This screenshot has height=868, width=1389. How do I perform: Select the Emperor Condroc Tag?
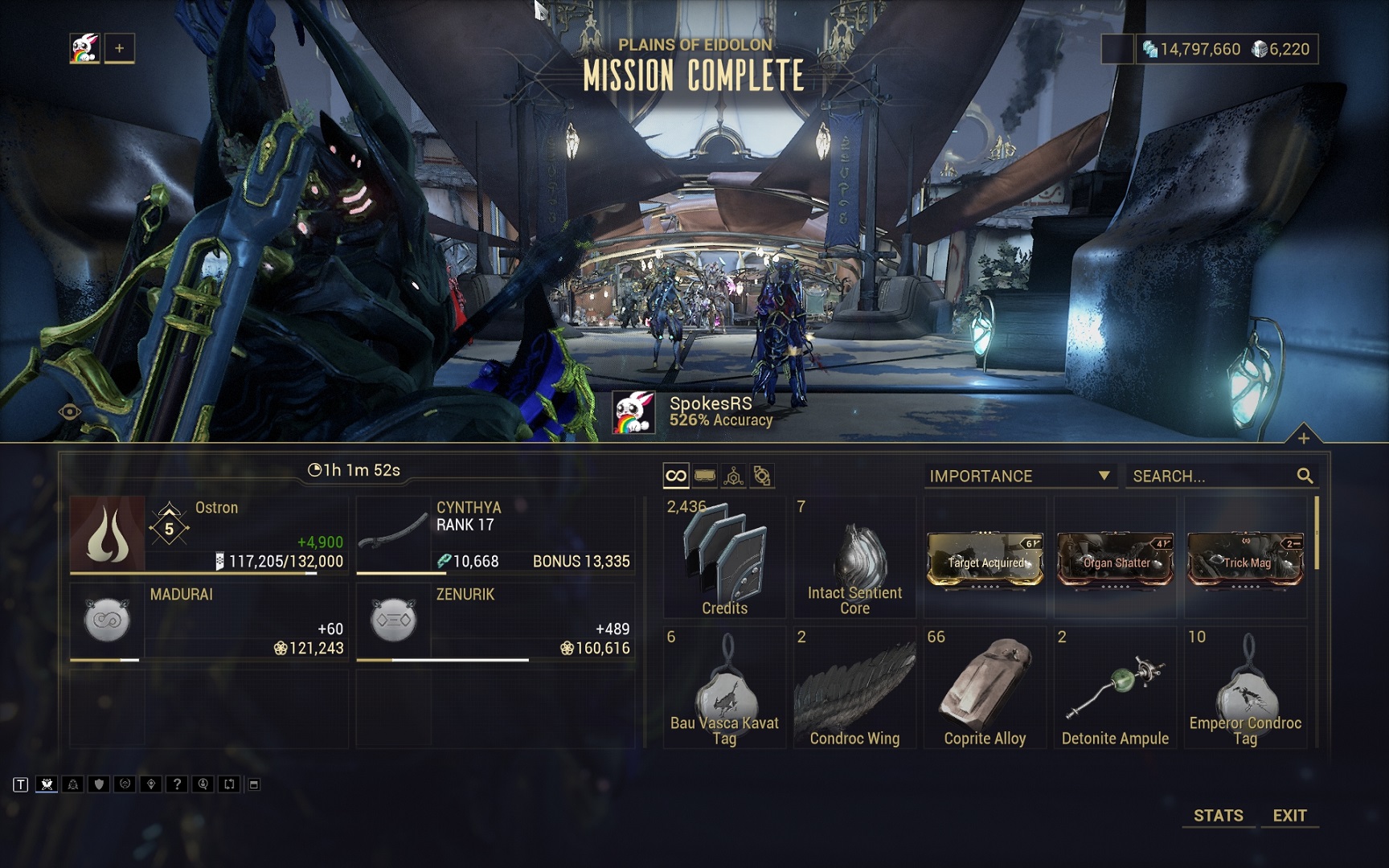[x=1245, y=688]
